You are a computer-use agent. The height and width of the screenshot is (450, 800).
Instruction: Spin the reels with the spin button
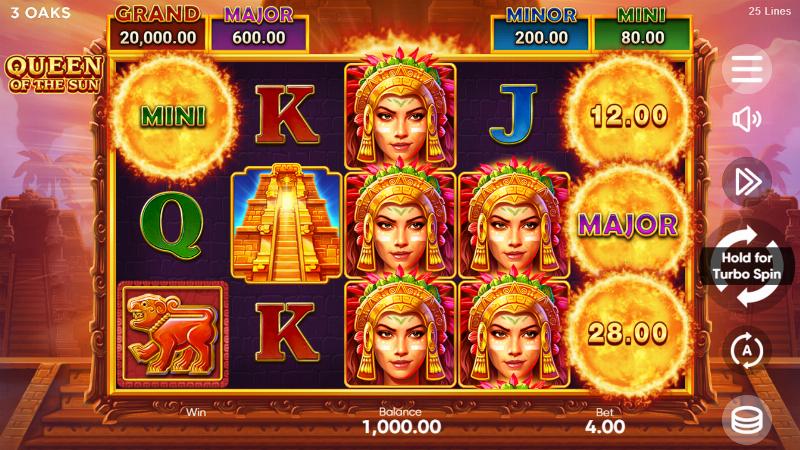click(x=746, y=265)
